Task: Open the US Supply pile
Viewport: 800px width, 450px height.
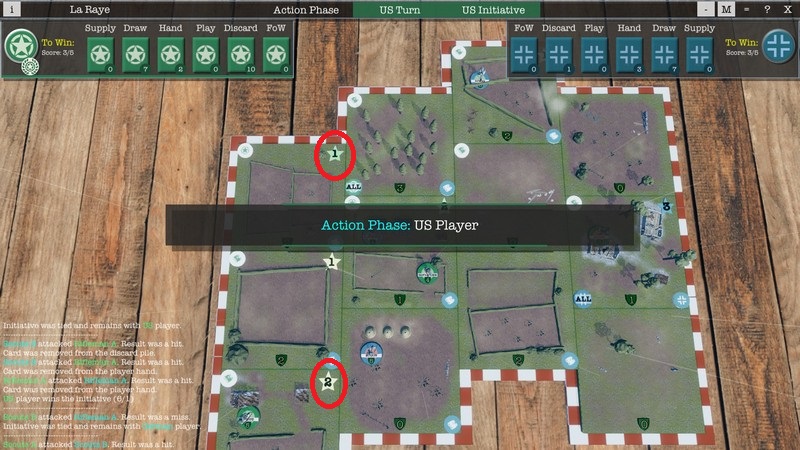Action: tap(100, 53)
